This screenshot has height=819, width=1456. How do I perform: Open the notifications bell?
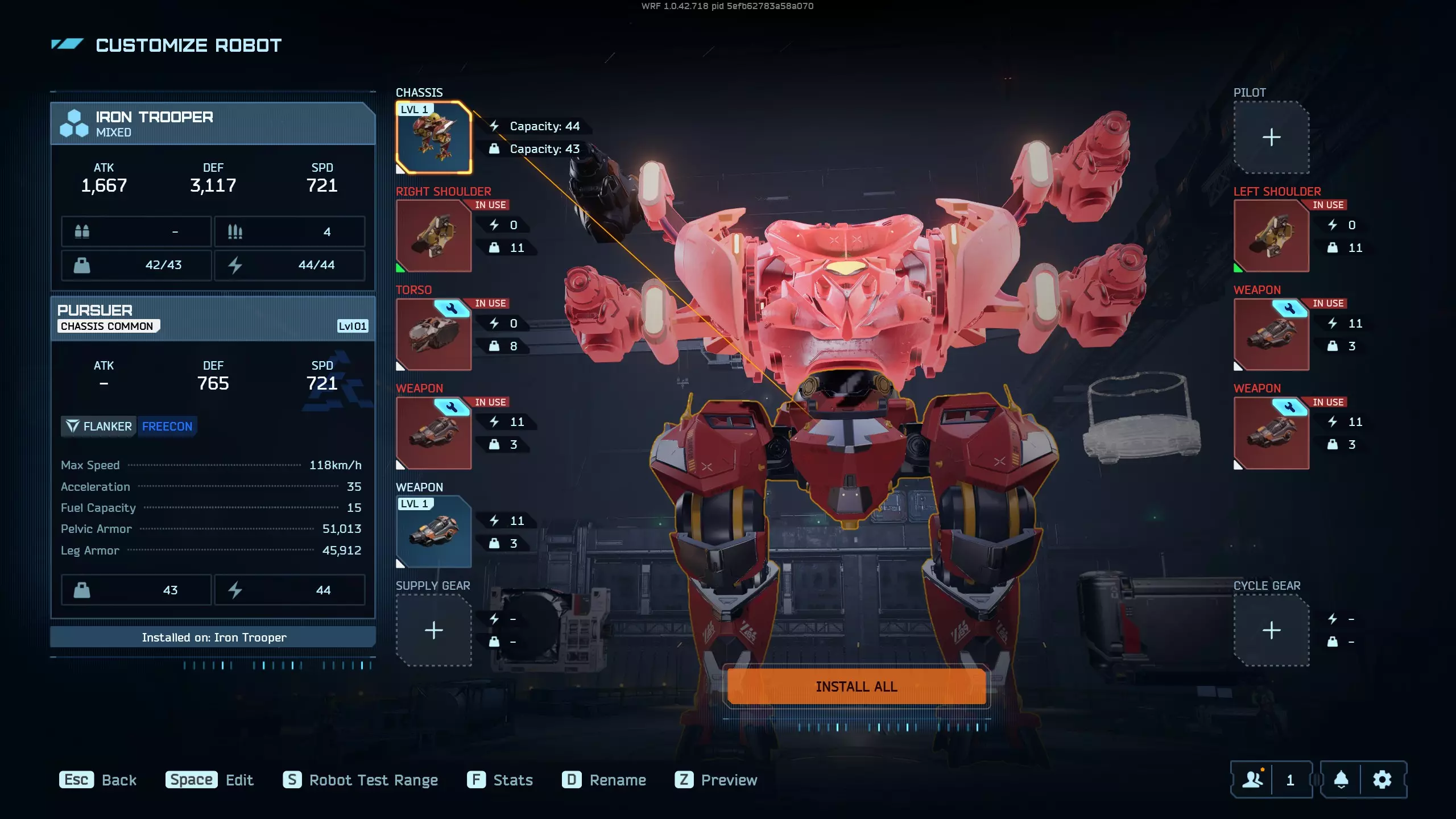[x=1341, y=779]
